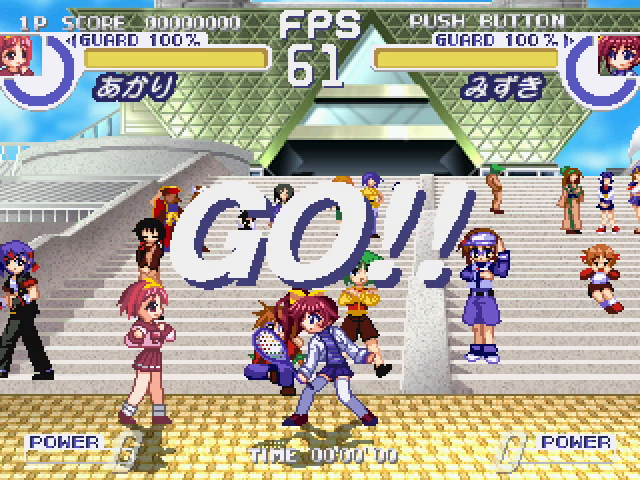This screenshot has height=480, width=640.
Task: Select player two's Mizuki portrait
Action: 618,56
